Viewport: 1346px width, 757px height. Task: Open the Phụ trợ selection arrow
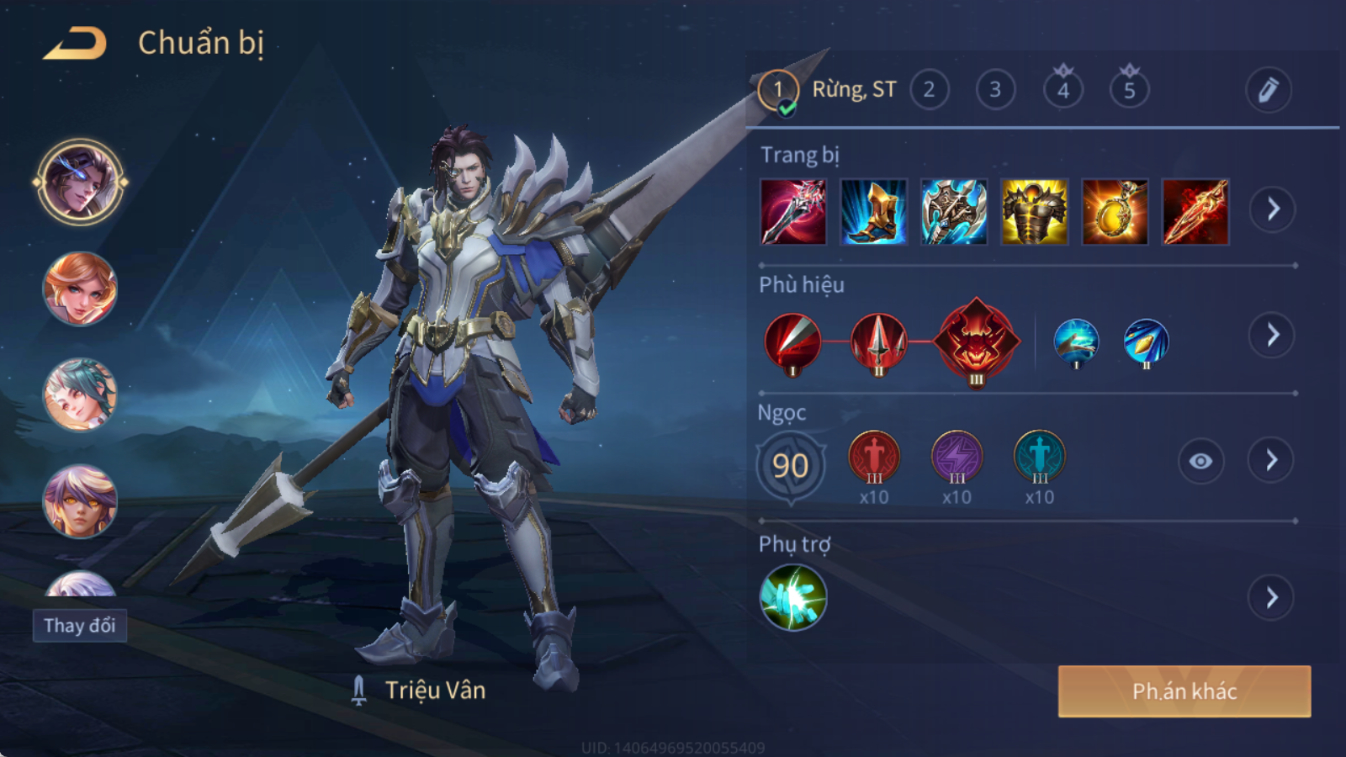coord(1271,598)
